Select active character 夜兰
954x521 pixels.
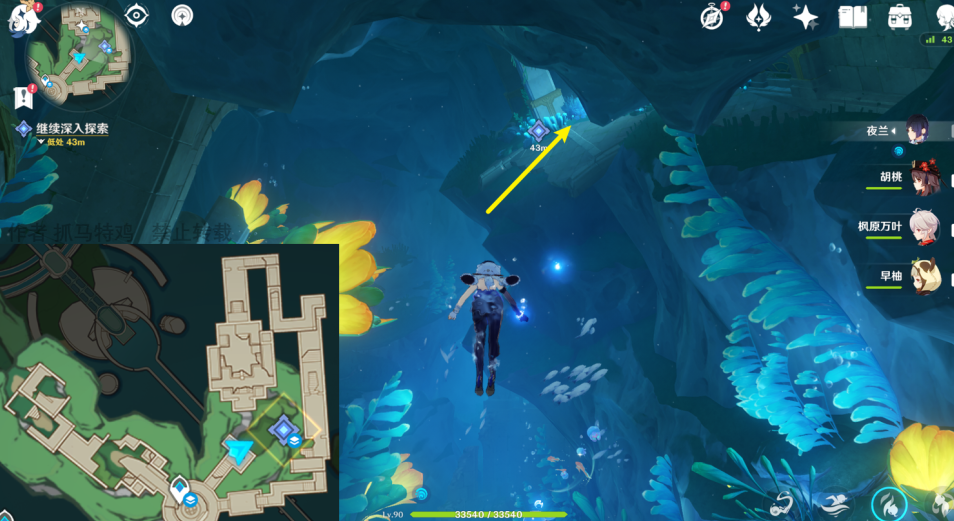click(x=920, y=130)
